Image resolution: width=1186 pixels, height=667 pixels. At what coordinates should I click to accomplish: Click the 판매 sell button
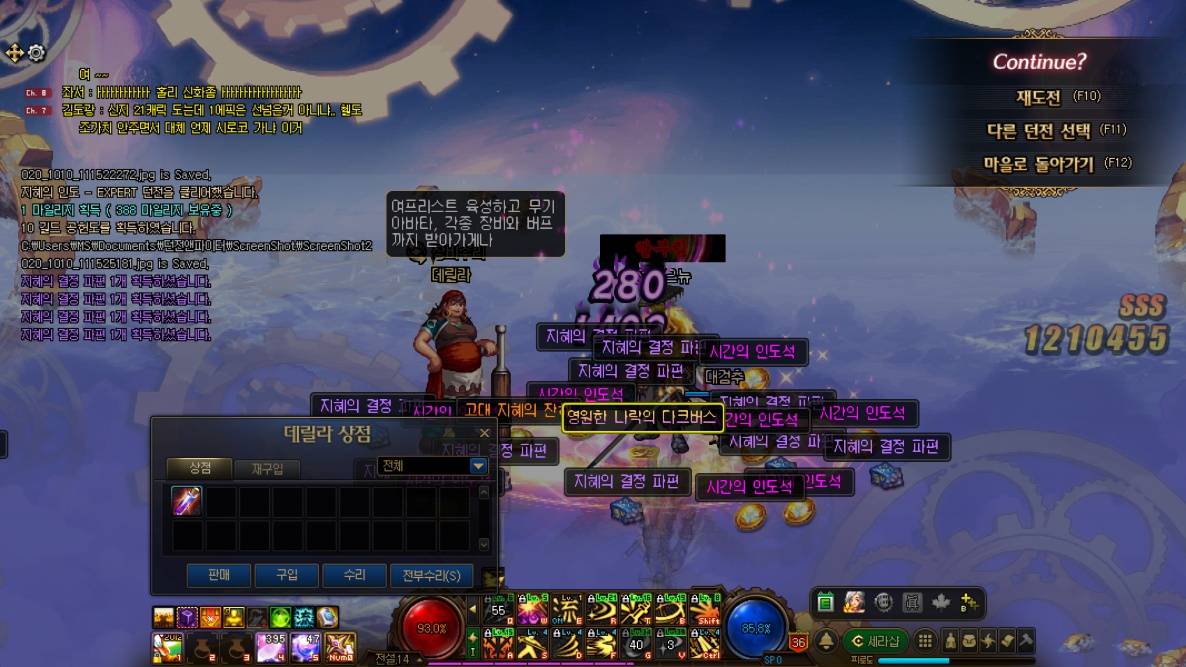click(218, 575)
